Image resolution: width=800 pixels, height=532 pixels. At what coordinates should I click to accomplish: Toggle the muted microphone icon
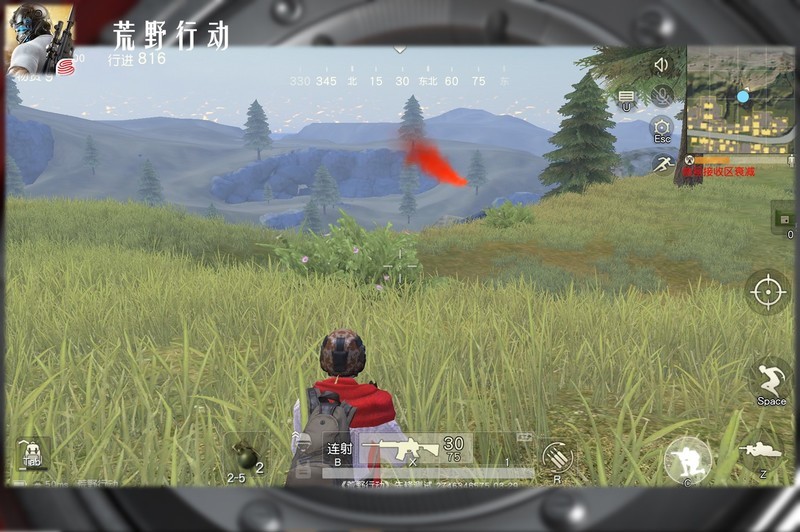660,96
